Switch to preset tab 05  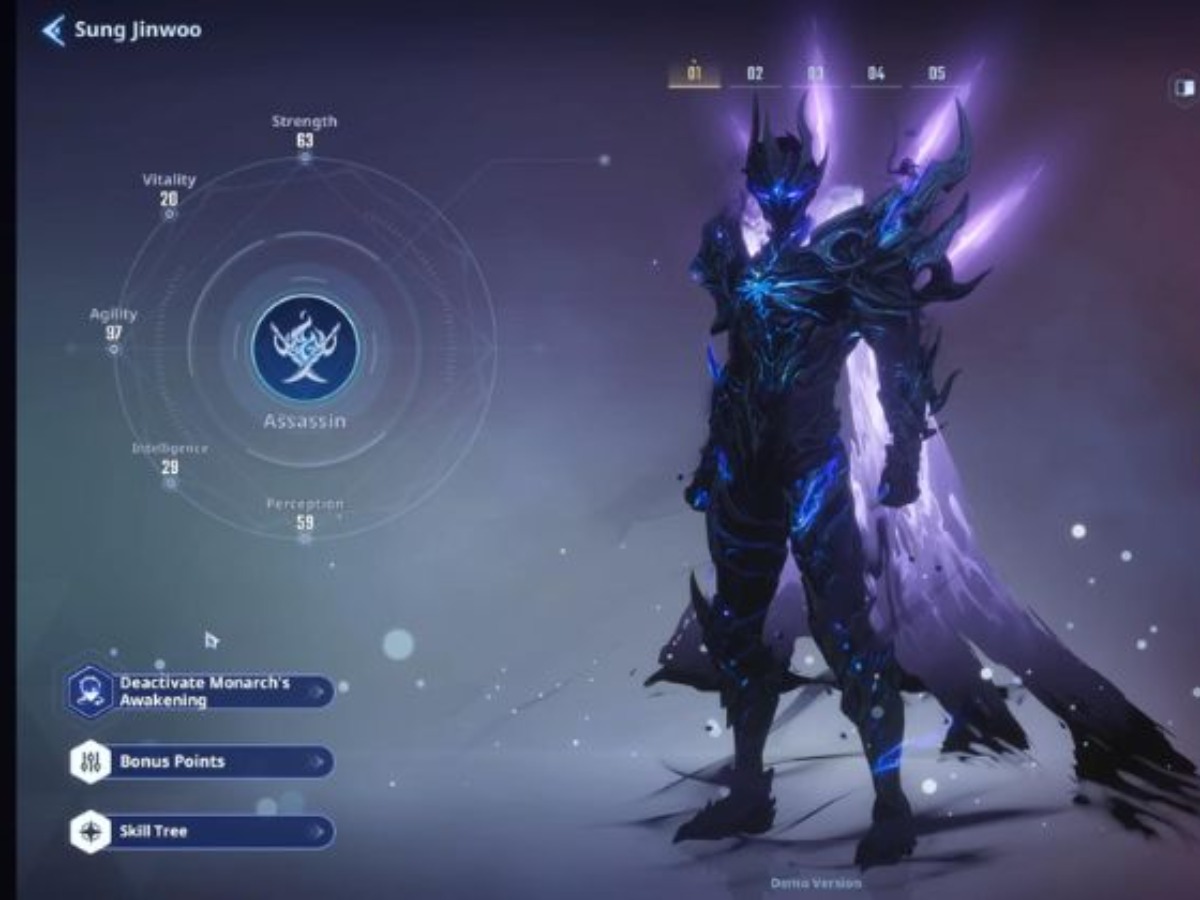[x=937, y=74]
